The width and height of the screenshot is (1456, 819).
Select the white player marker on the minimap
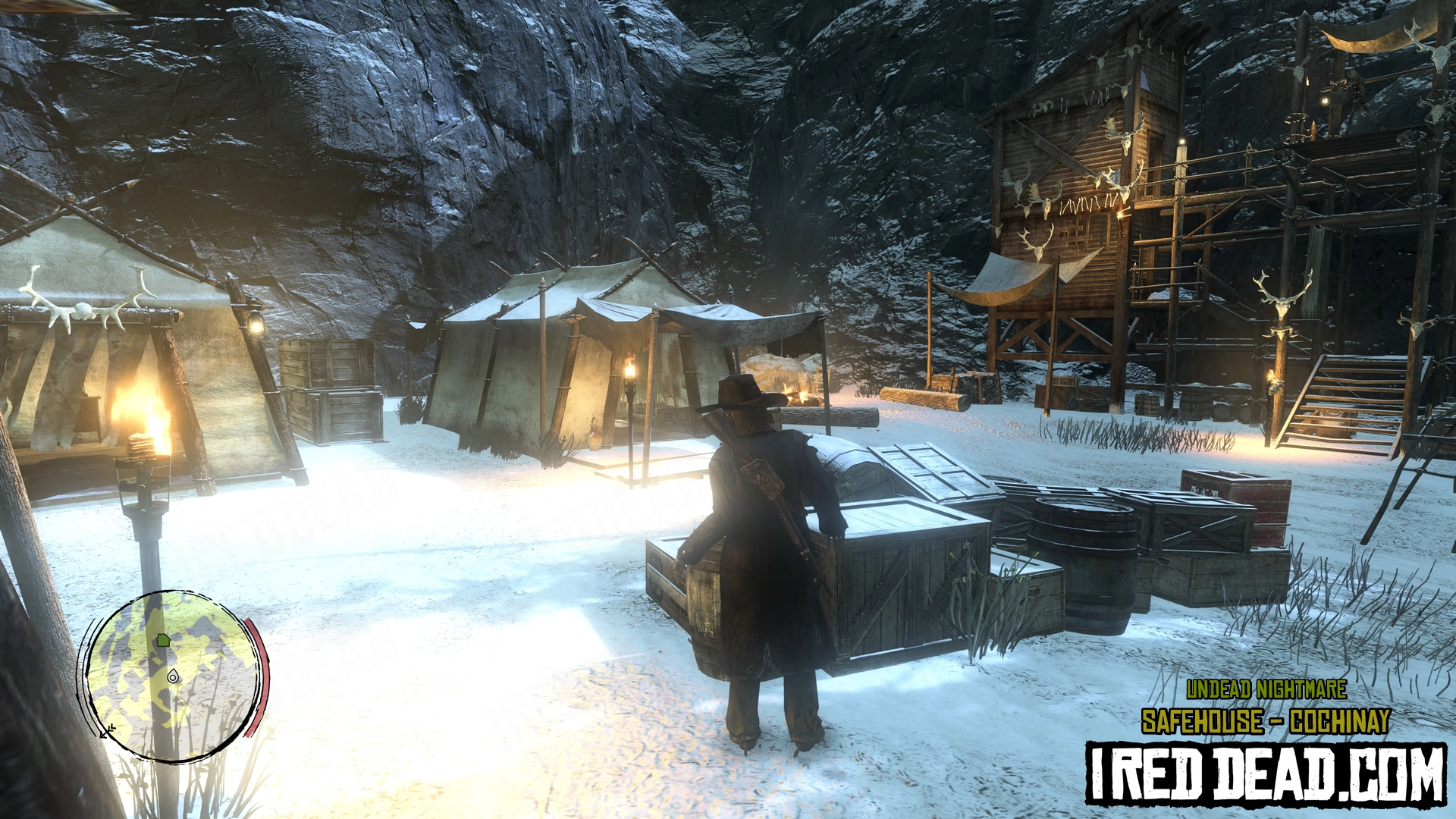[173, 676]
